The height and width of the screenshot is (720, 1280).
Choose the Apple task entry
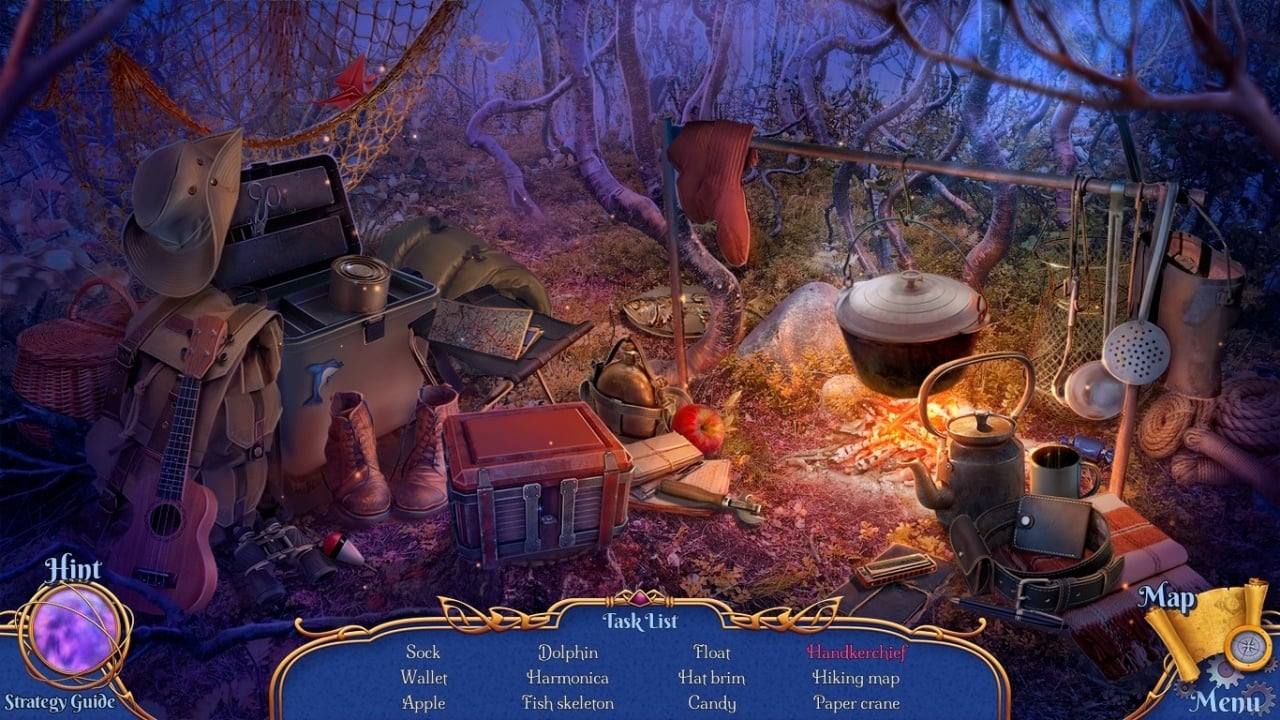point(423,703)
